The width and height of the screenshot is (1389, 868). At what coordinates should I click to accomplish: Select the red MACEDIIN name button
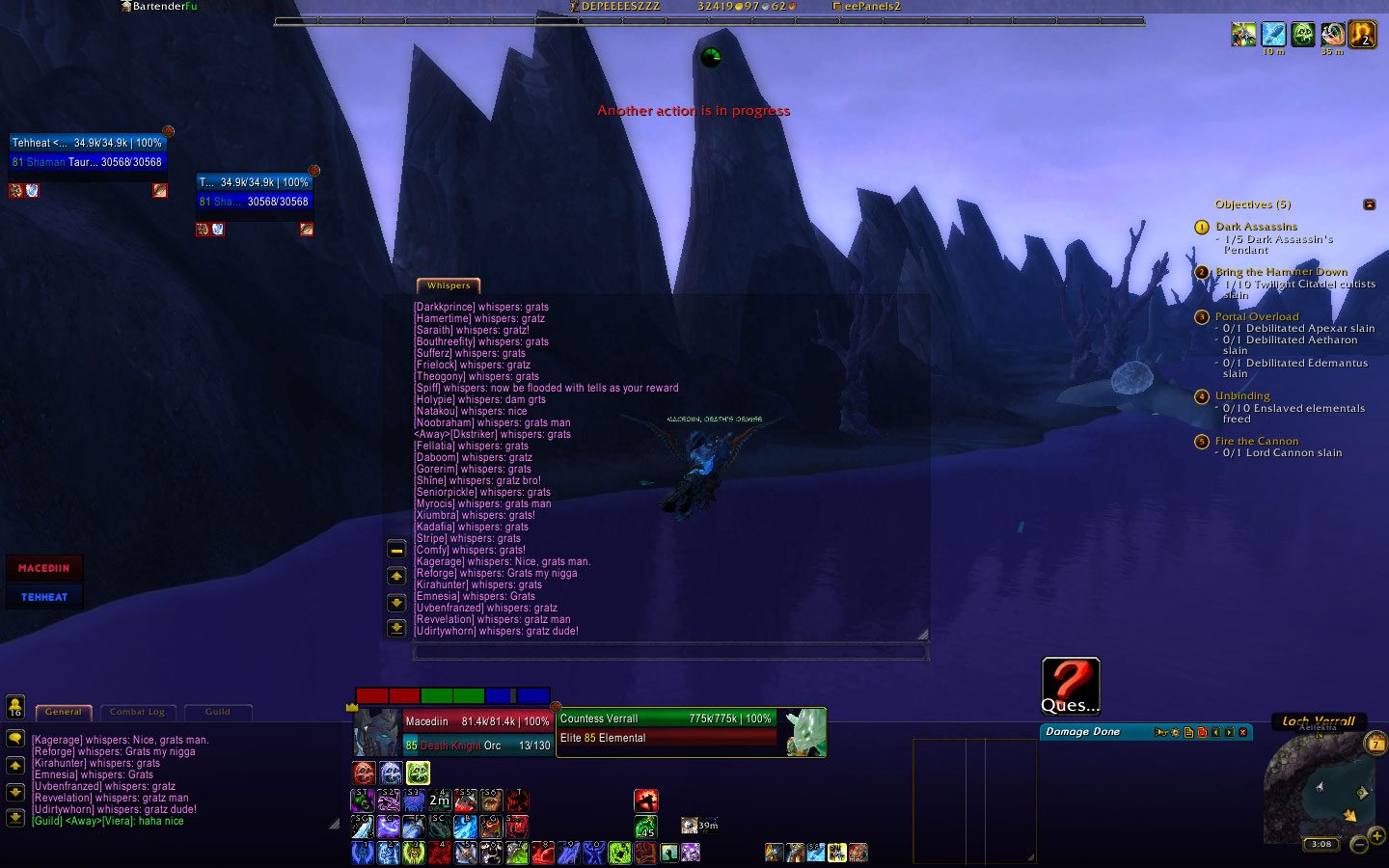[x=44, y=568]
